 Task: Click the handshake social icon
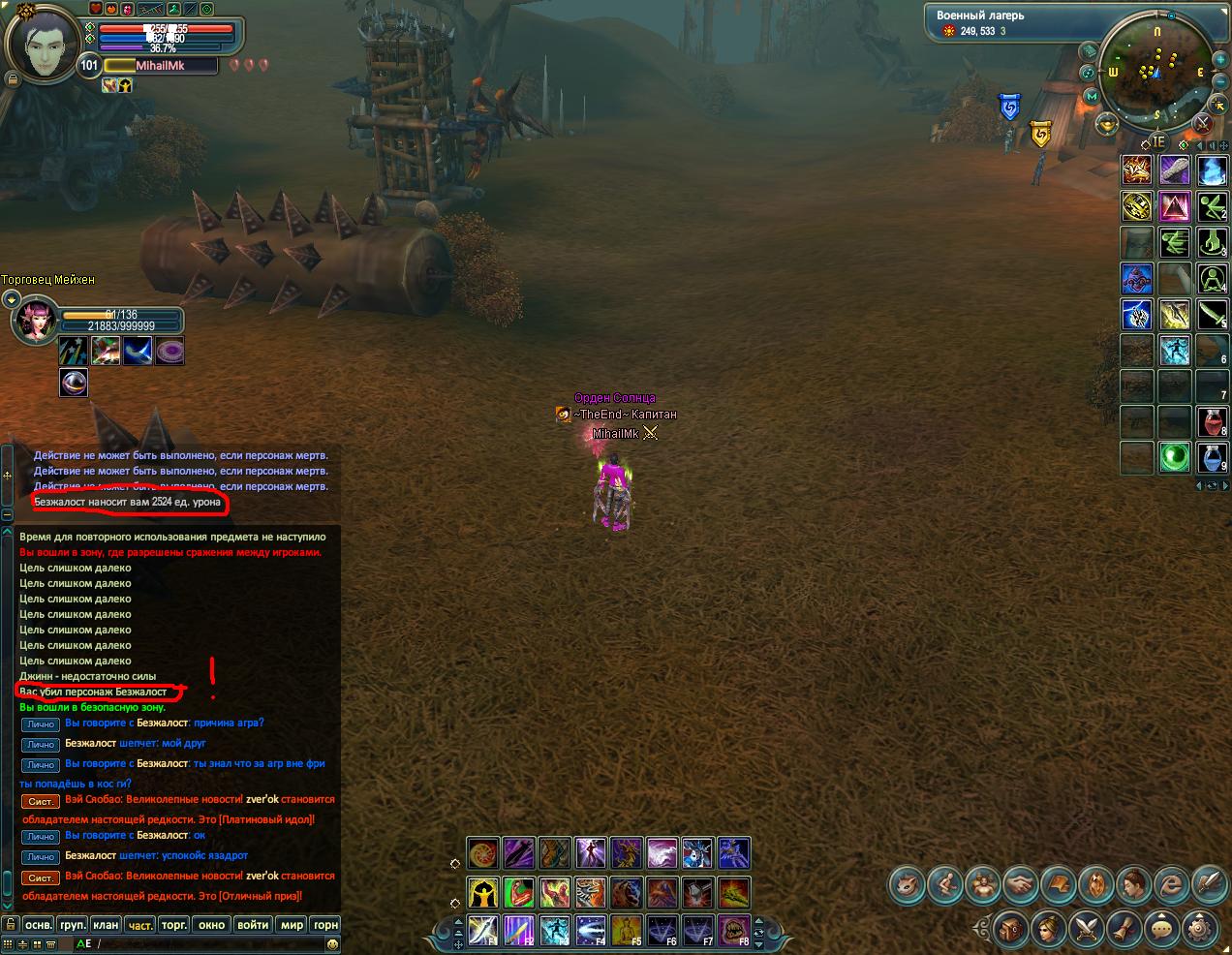(1020, 883)
